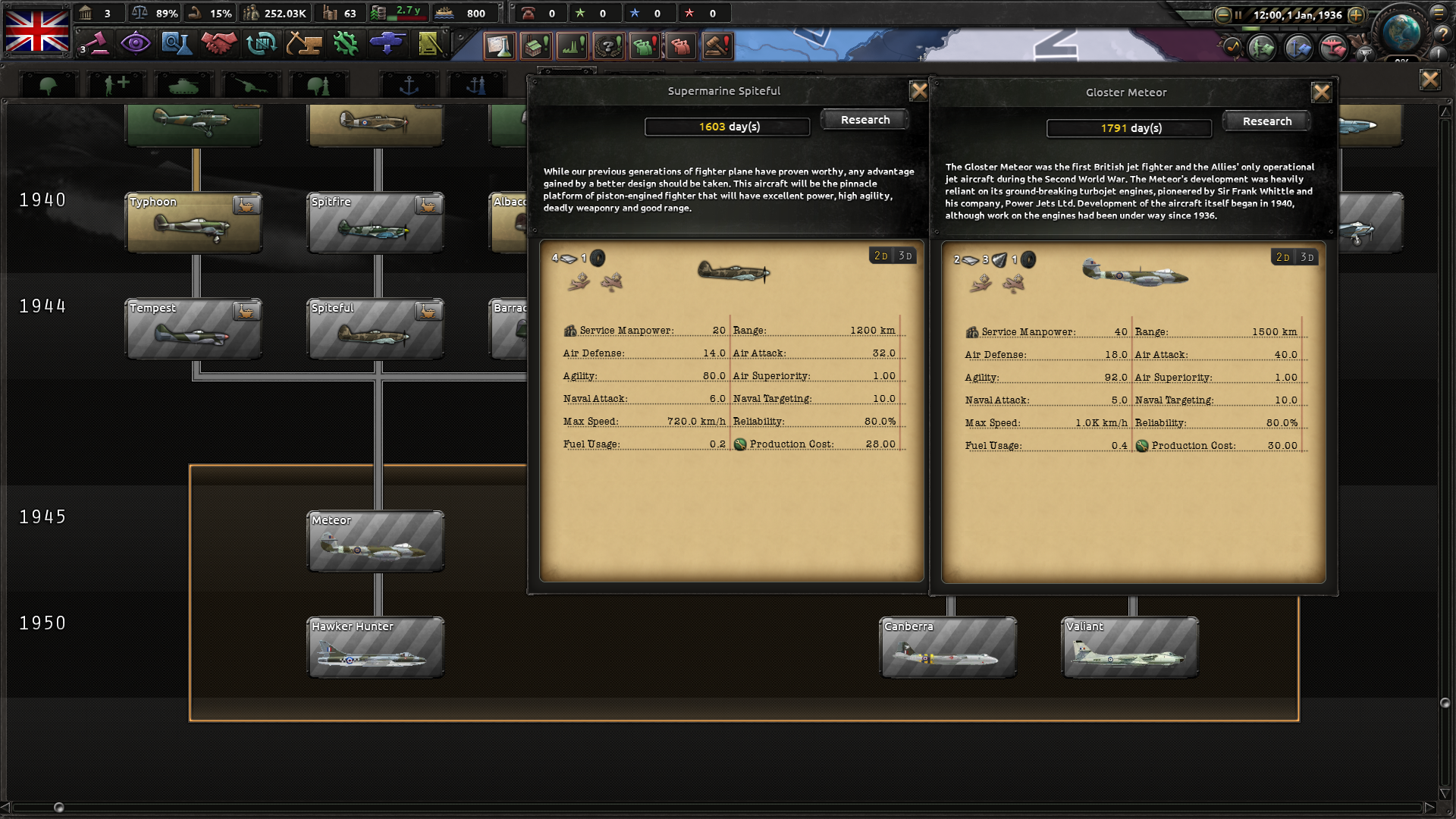Open the espionage intelligence agency icon
The image size is (1456, 819).
click(136, 43)
